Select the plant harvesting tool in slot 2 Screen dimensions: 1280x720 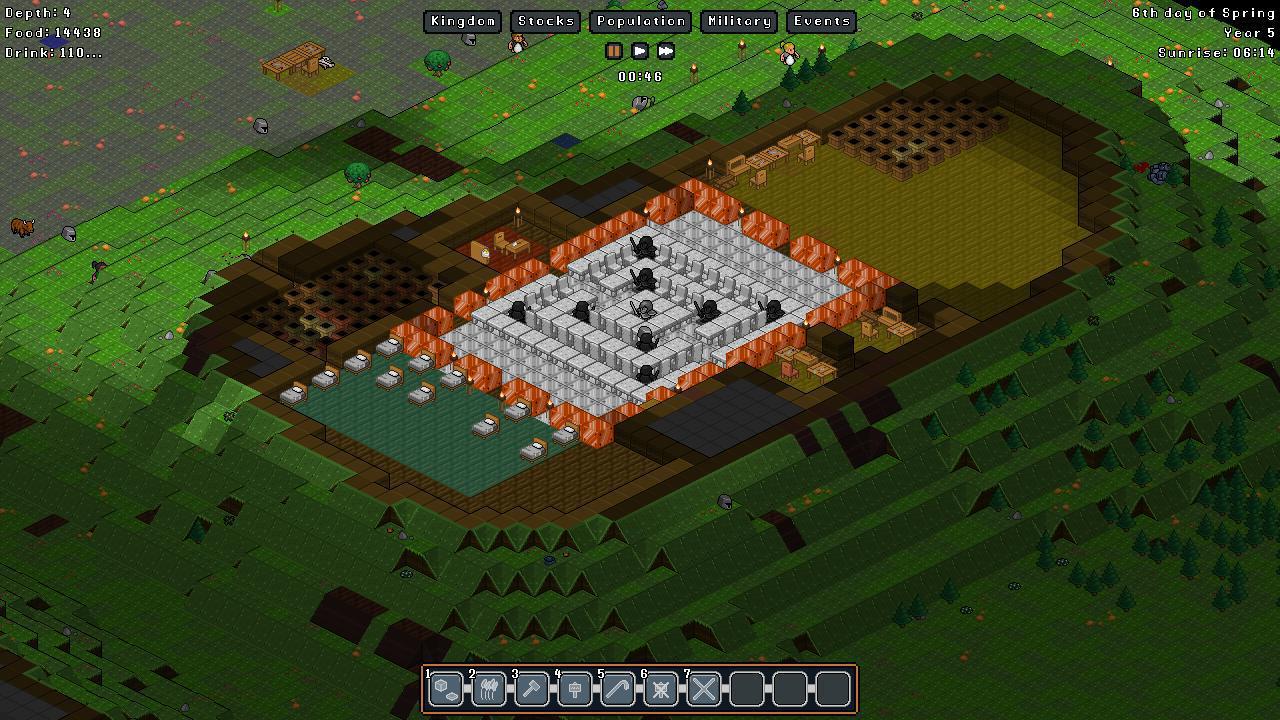coord(488,688)
